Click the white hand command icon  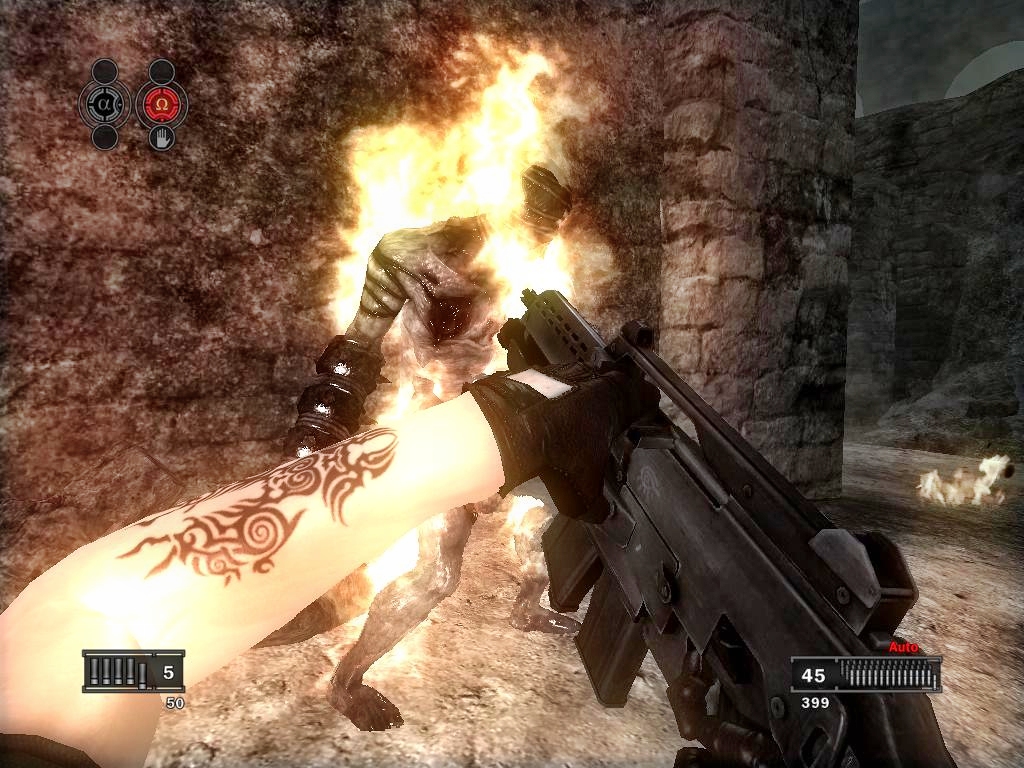(161, 138)
